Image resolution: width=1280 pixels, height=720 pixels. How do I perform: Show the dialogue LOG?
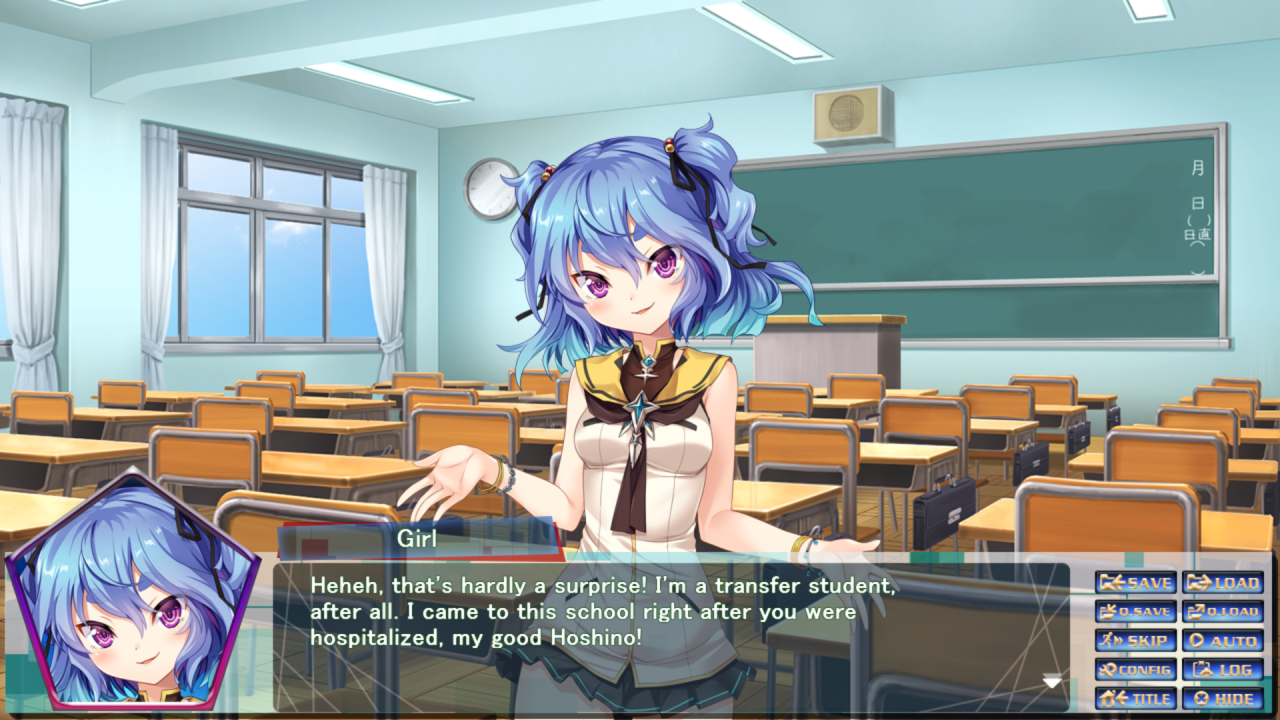click(x=1223, y=670)
